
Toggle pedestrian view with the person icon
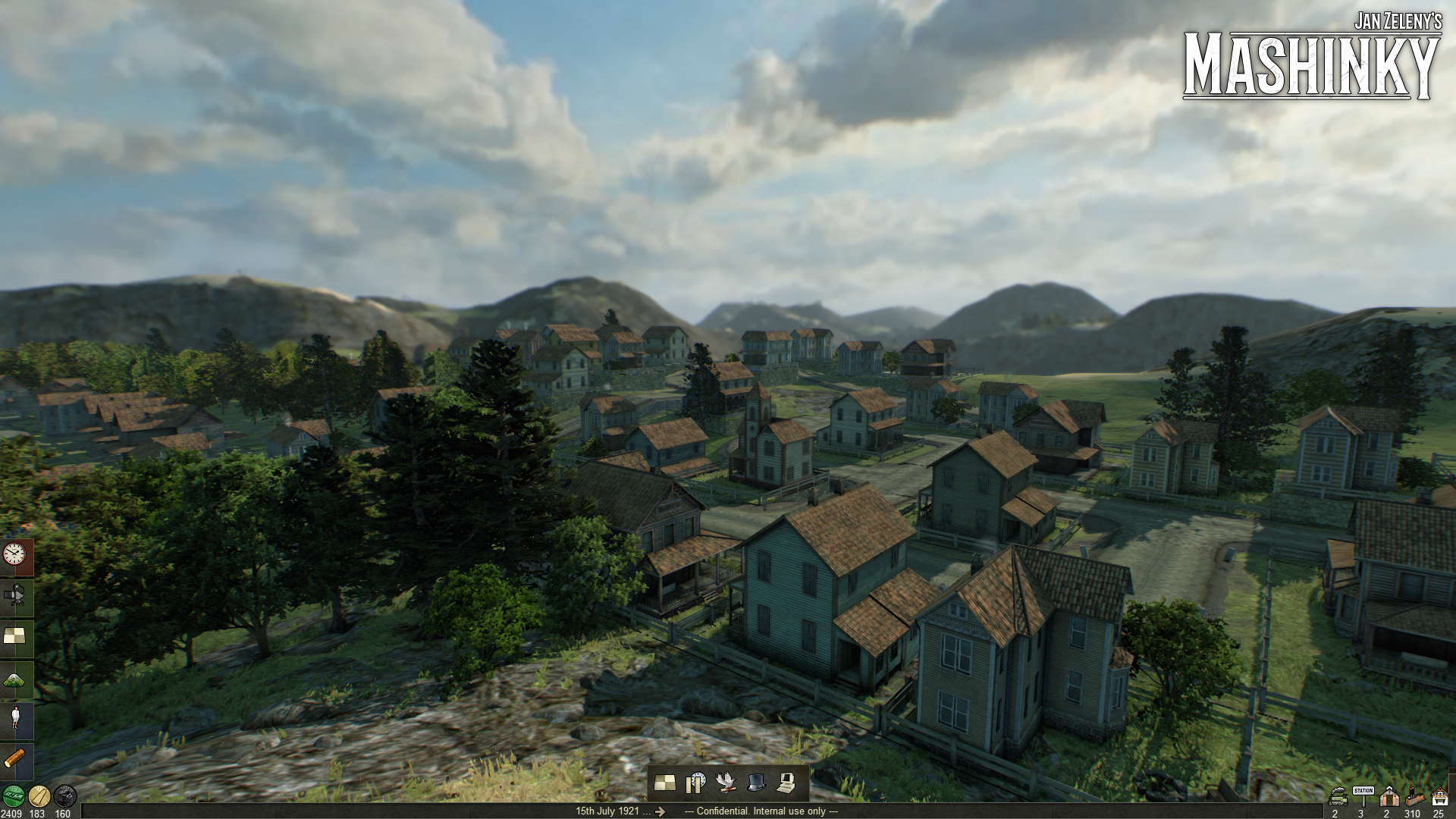click(15, 717)
